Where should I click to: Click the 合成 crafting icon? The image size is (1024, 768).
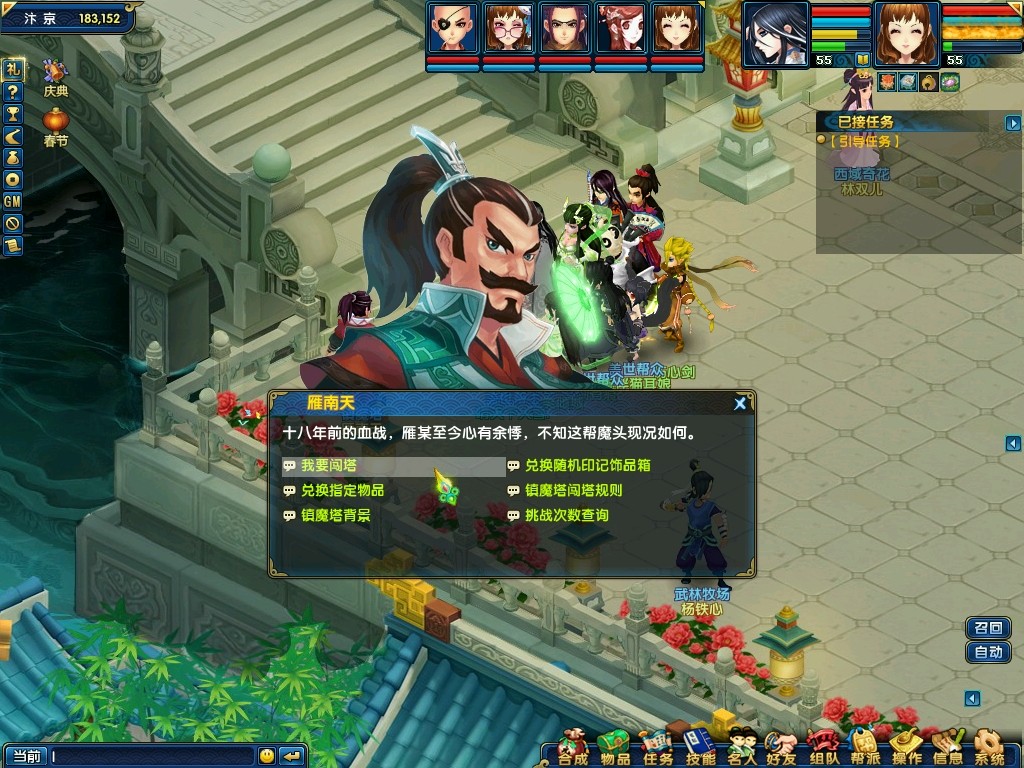tap(573, 747)
